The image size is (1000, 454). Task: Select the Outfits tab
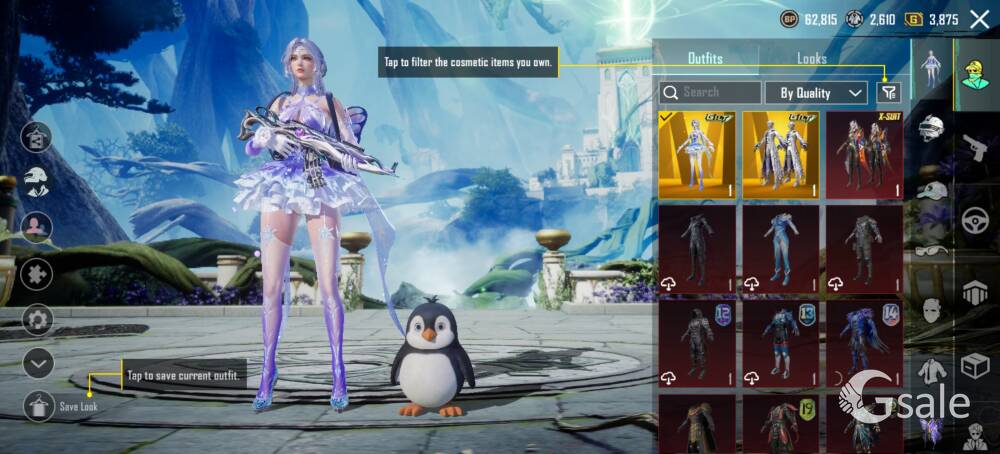pyautogui.click(x=705, y=58)
